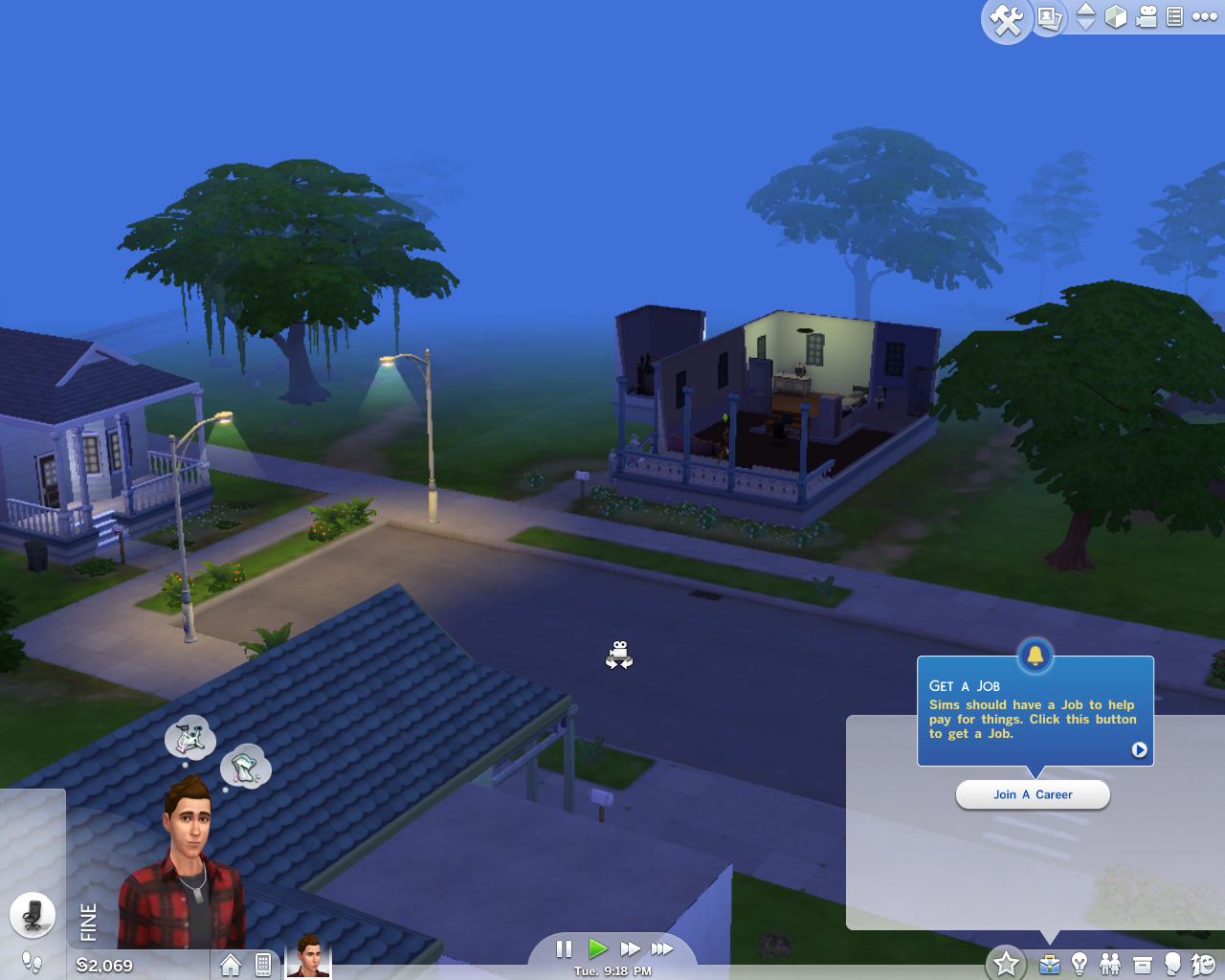The image size is (1225, 980).
Task: Click the Join A Career button
Action: [x=1033, y=794]
